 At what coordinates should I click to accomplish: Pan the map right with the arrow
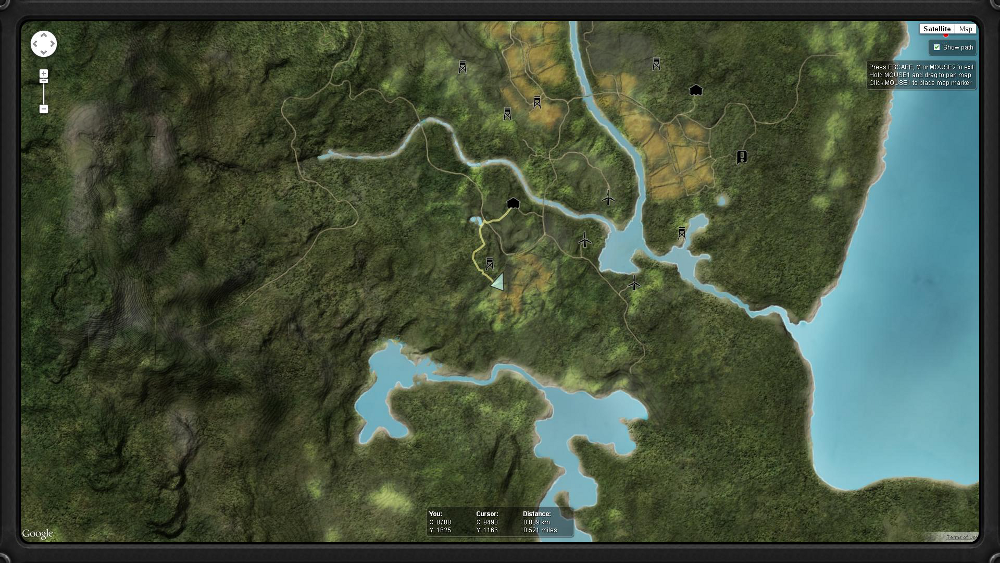[x=52, y=44]
